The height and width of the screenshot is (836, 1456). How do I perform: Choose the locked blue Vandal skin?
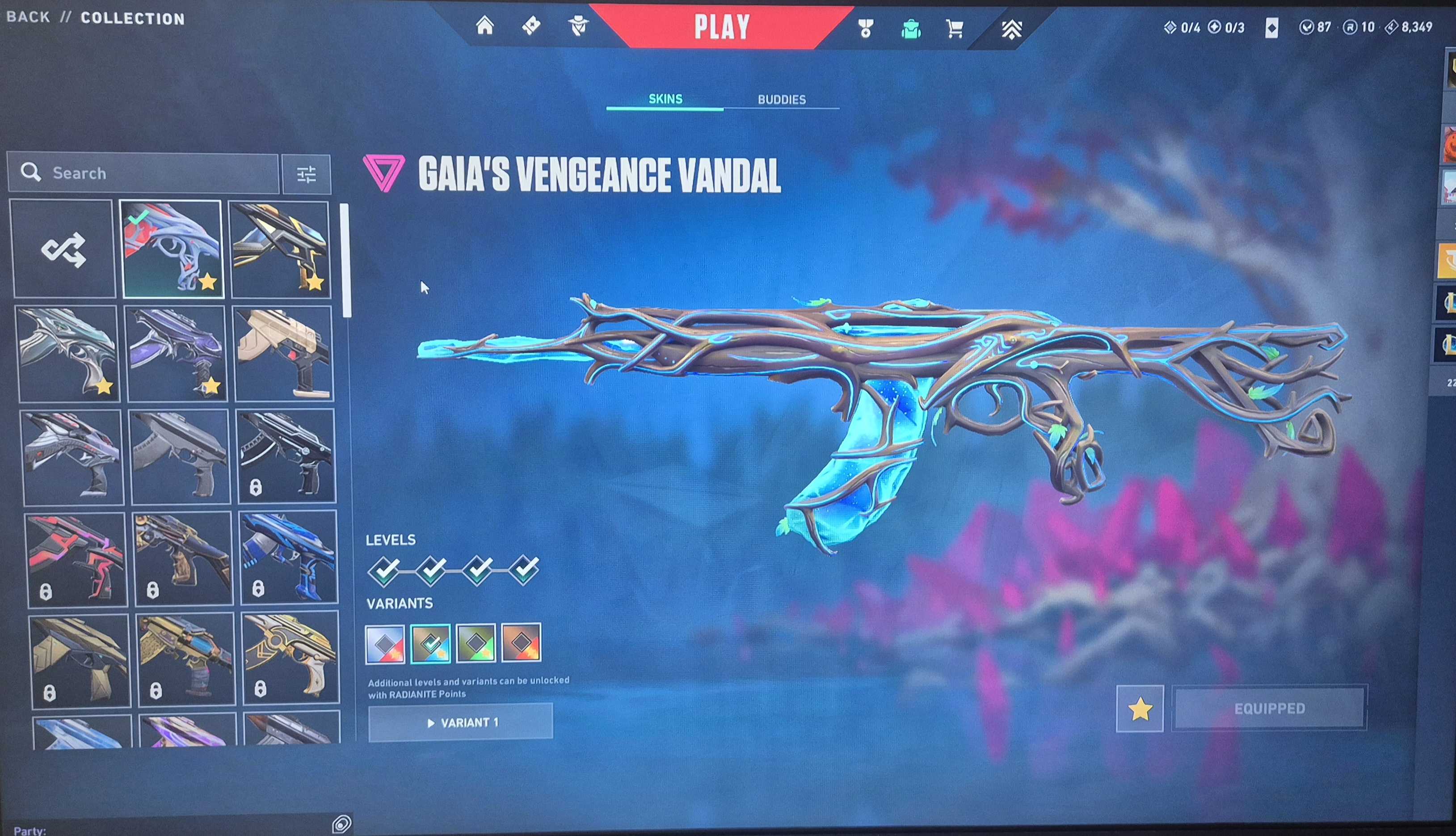(288, 557)
